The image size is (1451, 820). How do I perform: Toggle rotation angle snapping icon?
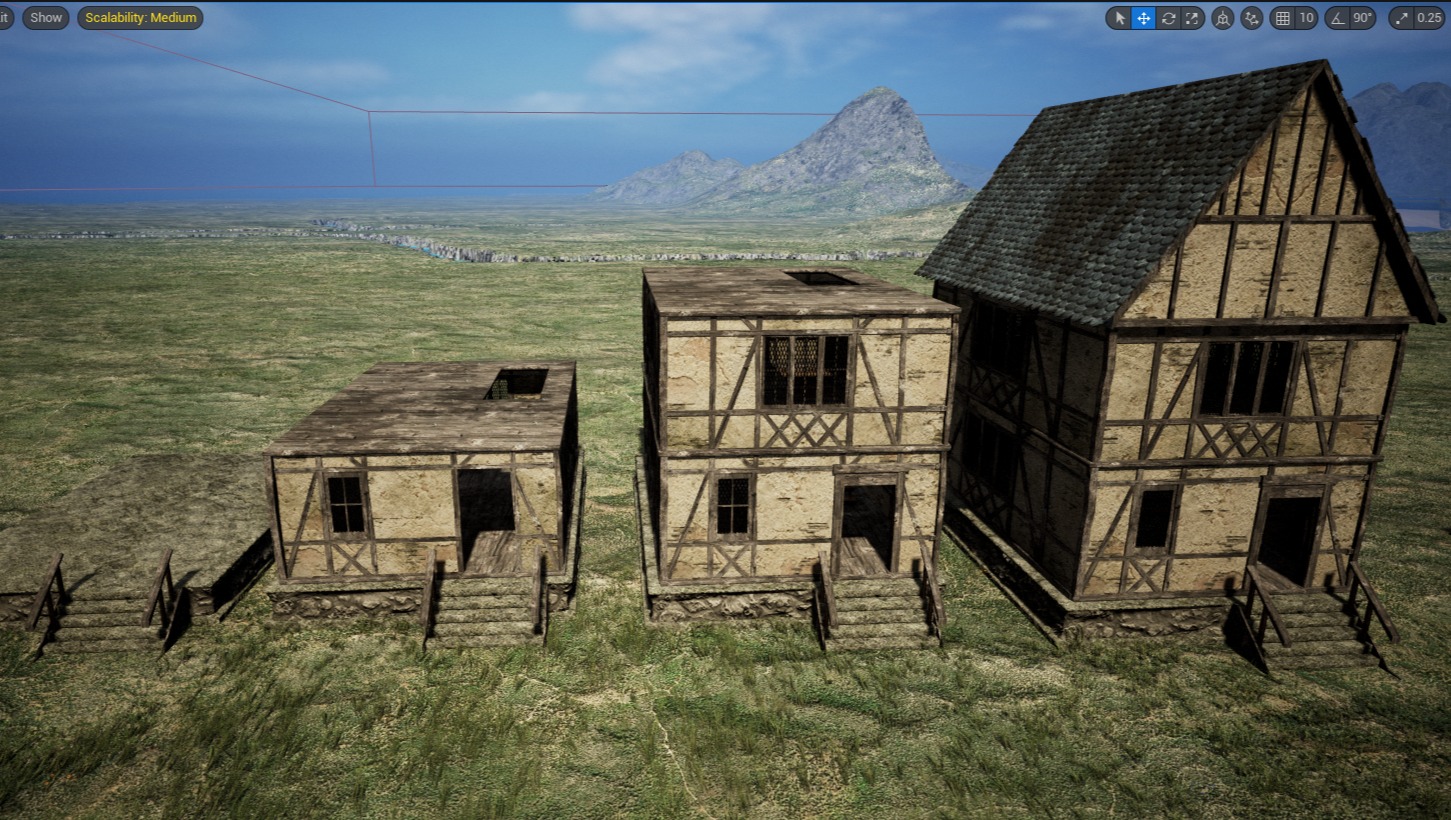pos(1337,18)
